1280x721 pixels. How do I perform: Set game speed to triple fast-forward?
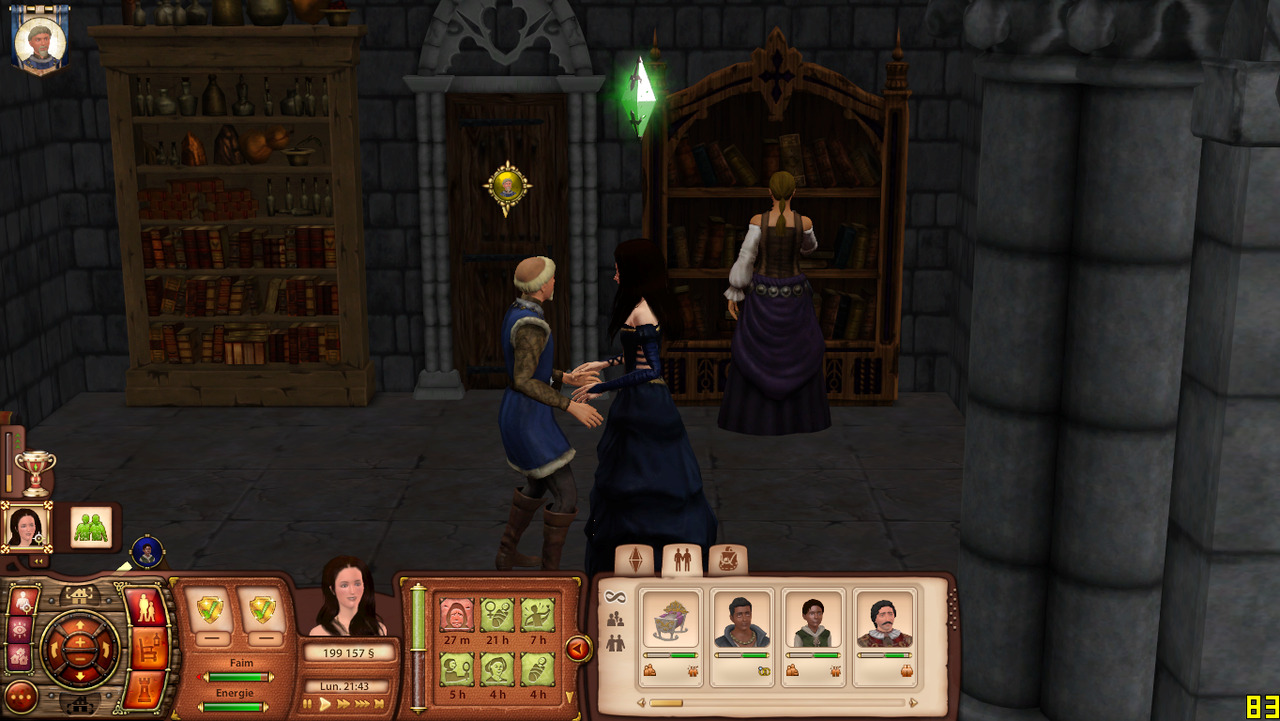(x=361, y=704)
